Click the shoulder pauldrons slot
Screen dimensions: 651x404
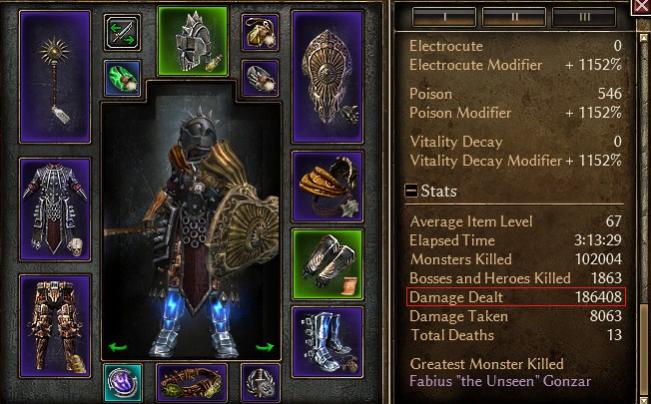pos(327,186)
